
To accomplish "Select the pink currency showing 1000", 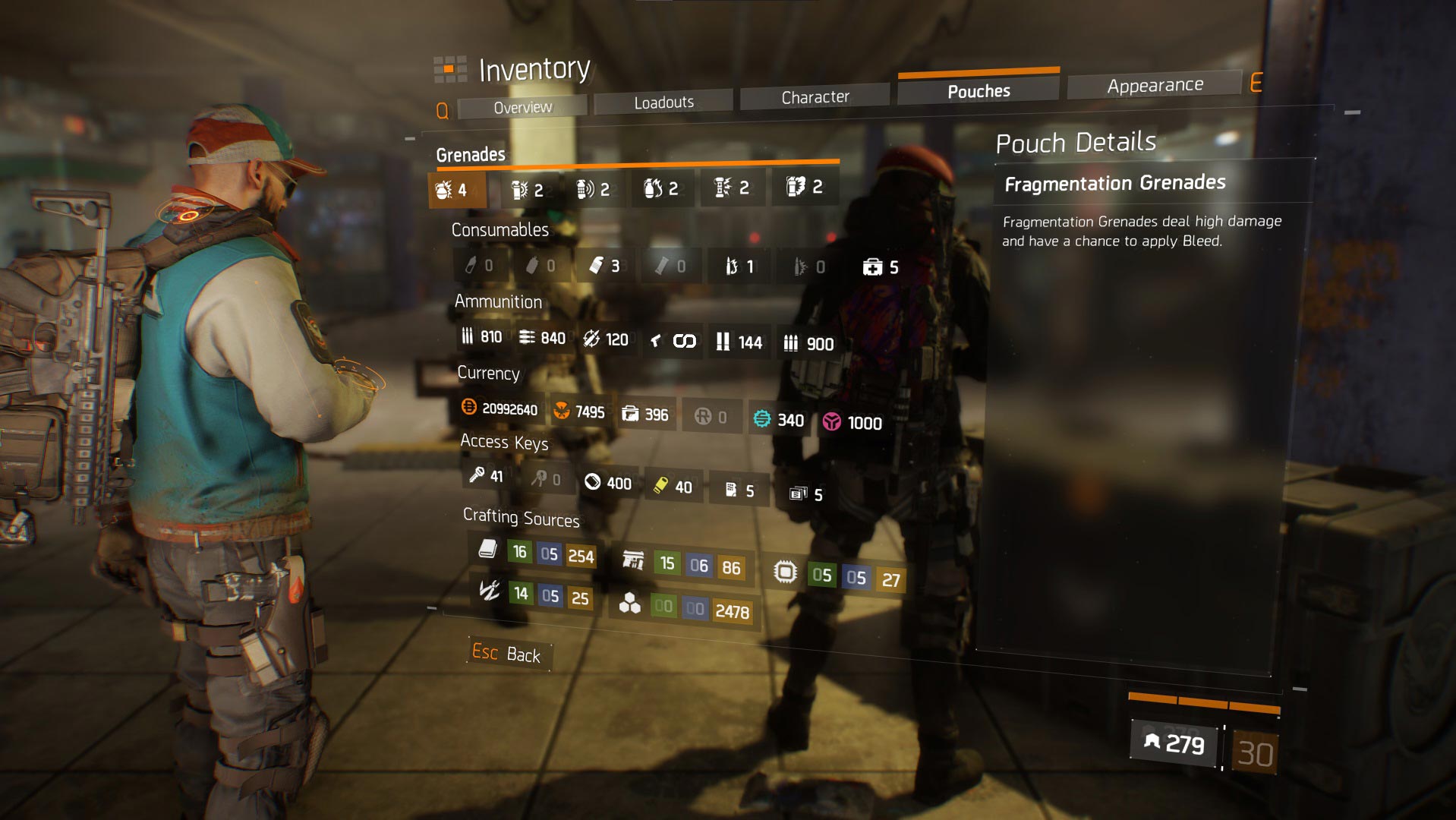I will click(x=853, y=423).
